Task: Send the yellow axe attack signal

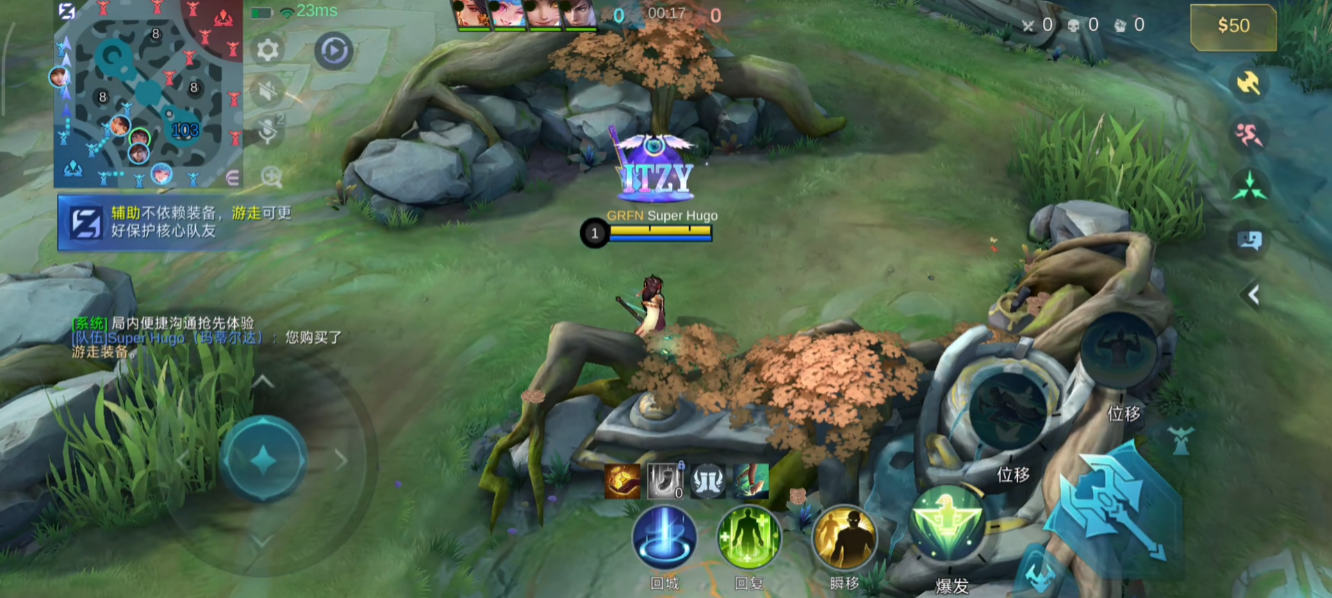Action: [1249, 83]
